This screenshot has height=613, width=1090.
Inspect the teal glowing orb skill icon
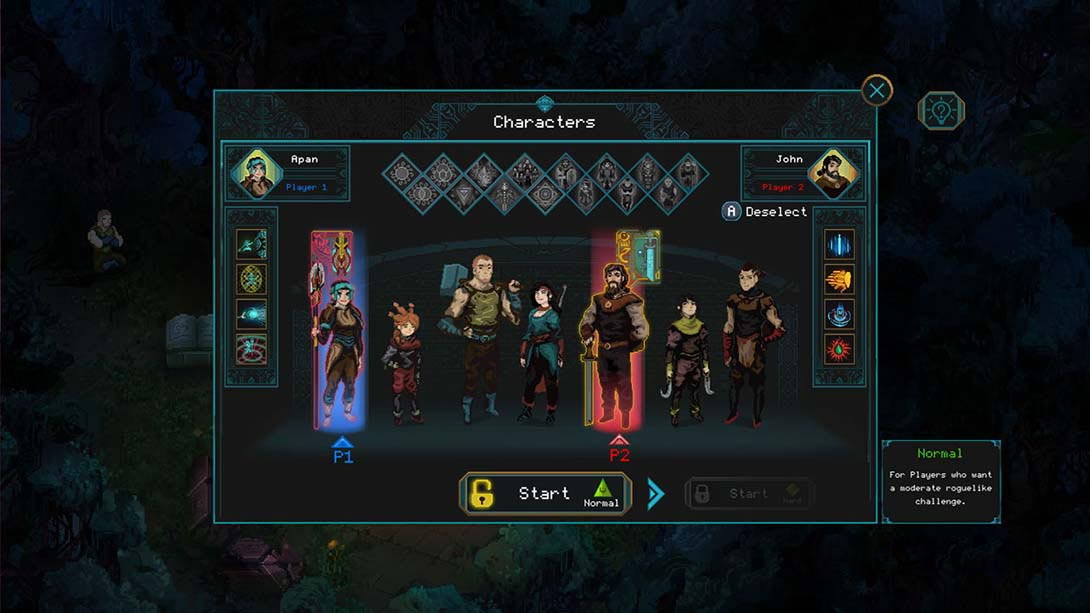pos(251,314)
